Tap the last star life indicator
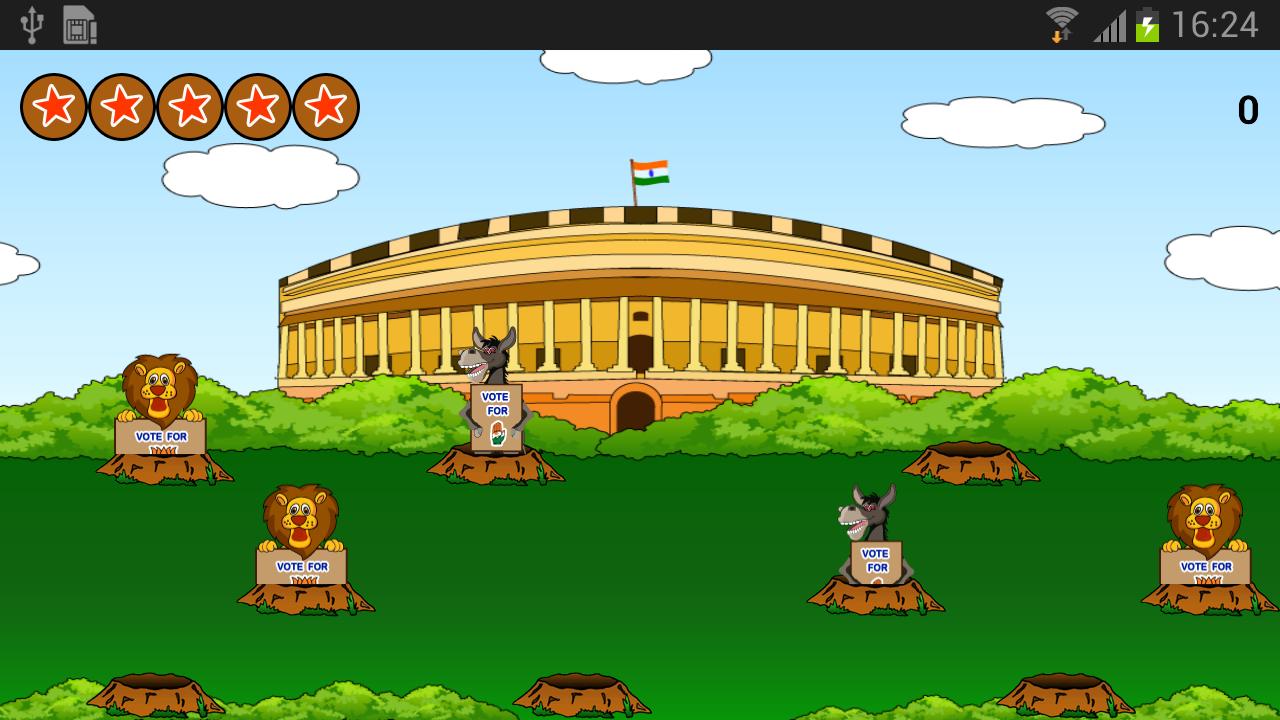 pos(326,105)
